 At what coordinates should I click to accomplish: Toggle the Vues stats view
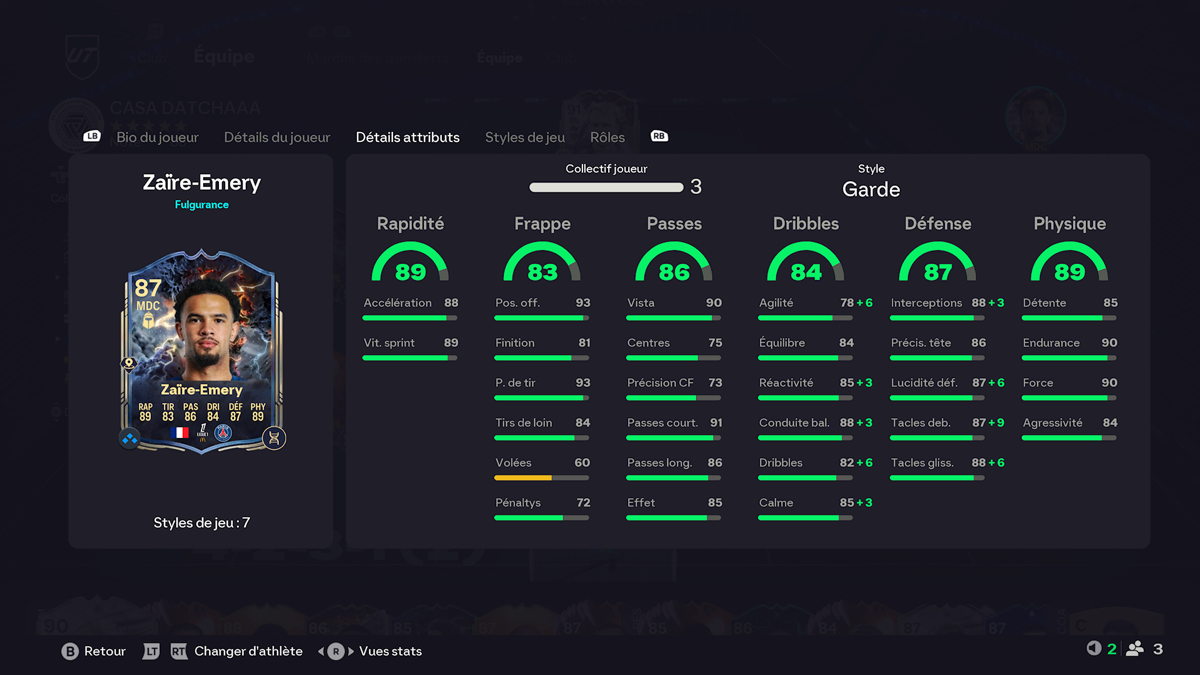click(390, 651)
